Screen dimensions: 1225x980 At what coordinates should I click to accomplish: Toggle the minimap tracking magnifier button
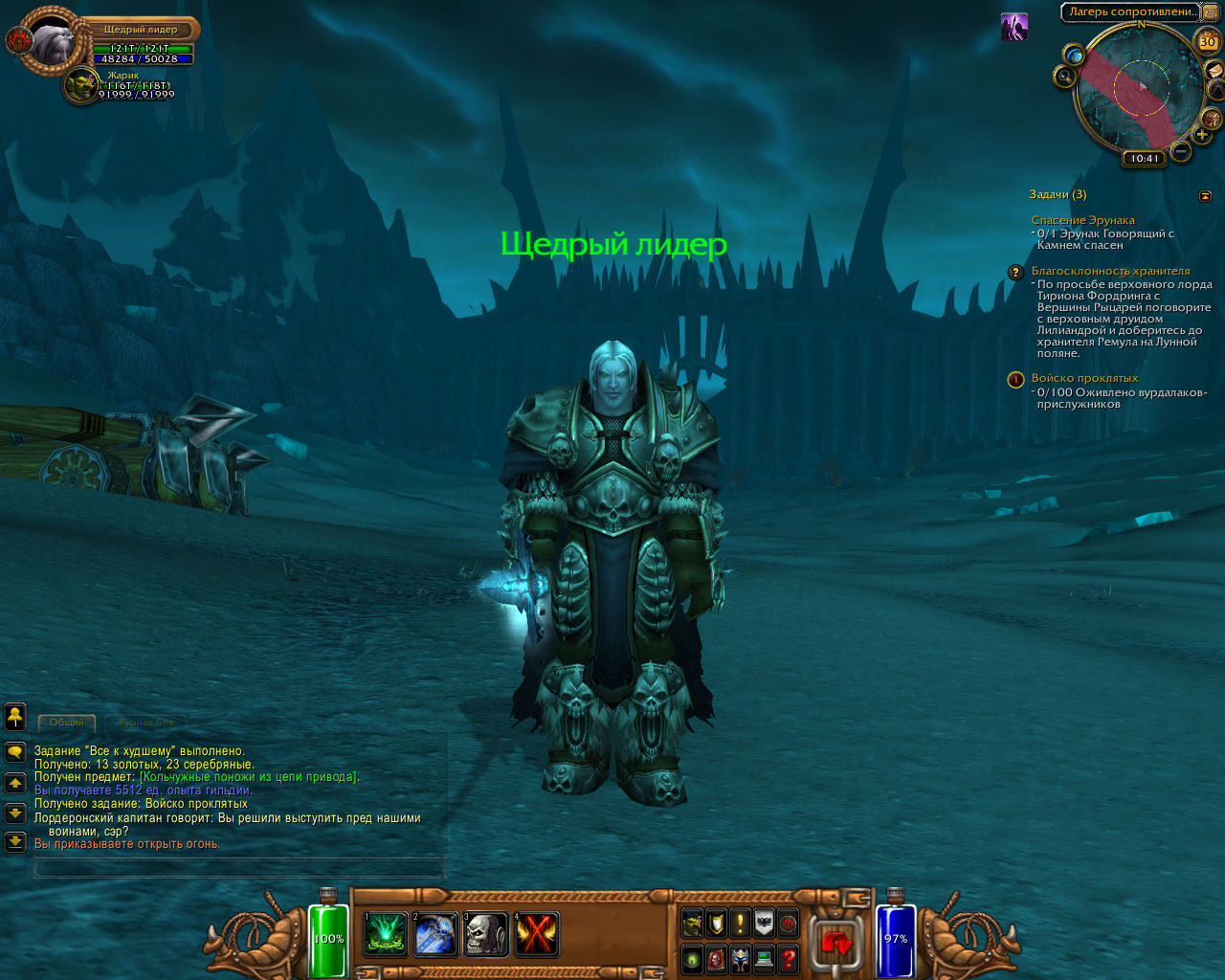click(1064, 77)
